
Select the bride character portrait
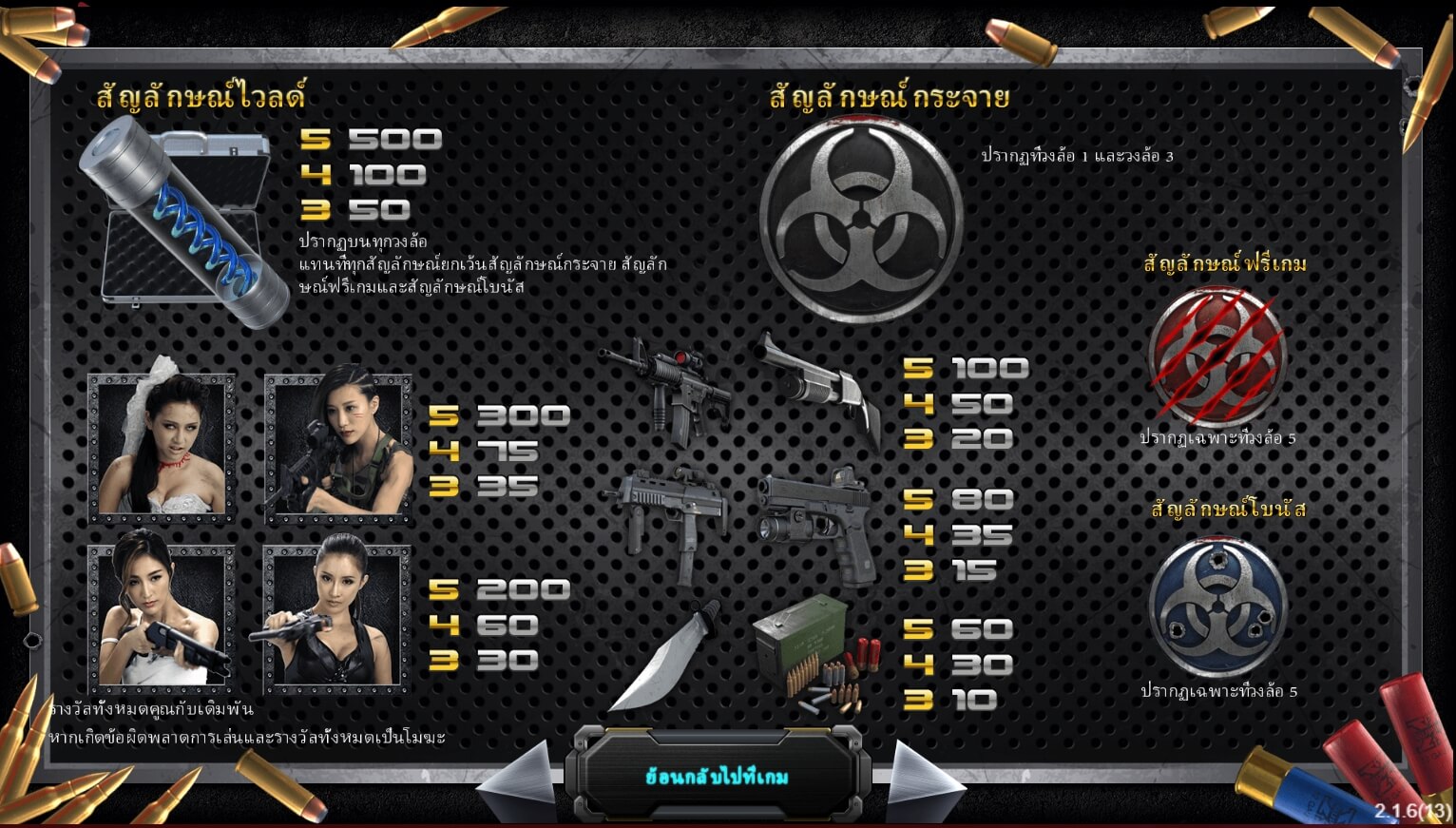(160, 449)
